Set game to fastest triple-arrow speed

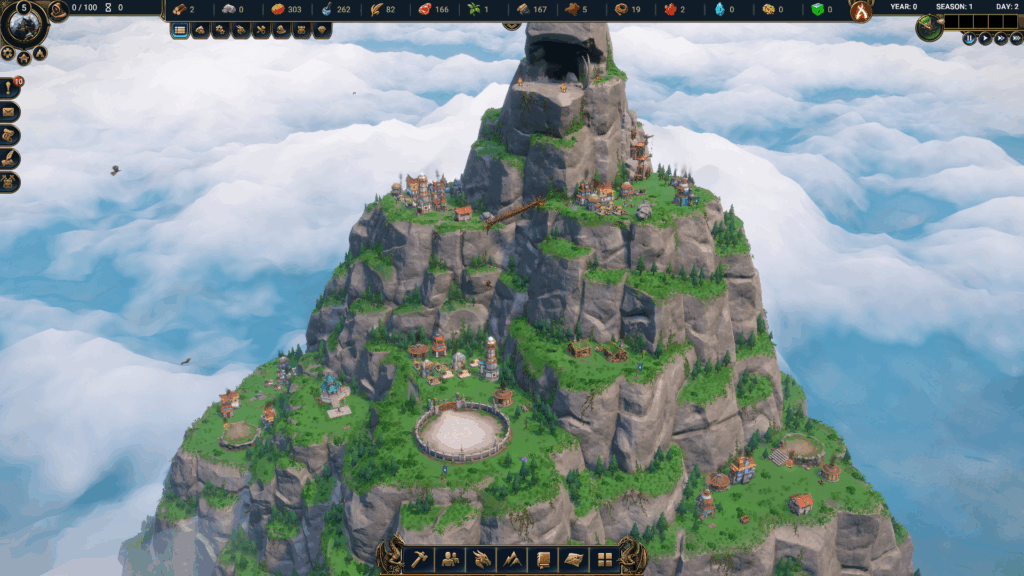click(x=1016, y=39)
